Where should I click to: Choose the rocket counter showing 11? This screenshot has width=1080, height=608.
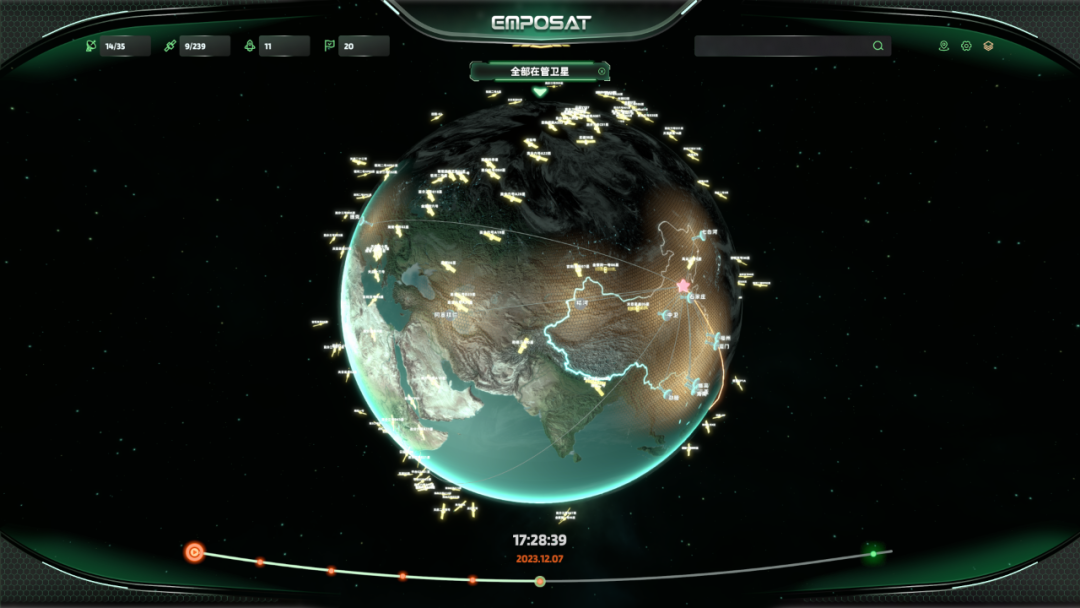click(276, 46)
